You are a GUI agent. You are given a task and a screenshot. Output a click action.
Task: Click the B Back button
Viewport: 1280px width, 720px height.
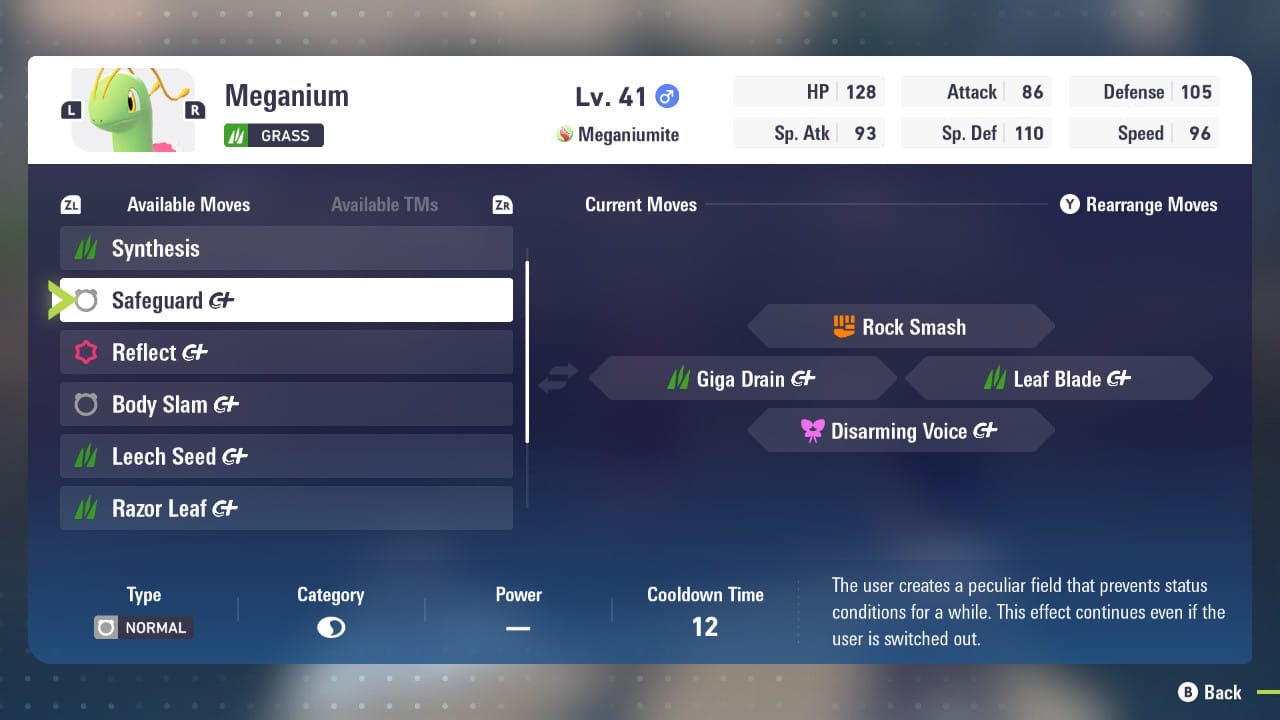pos(1210,692)
